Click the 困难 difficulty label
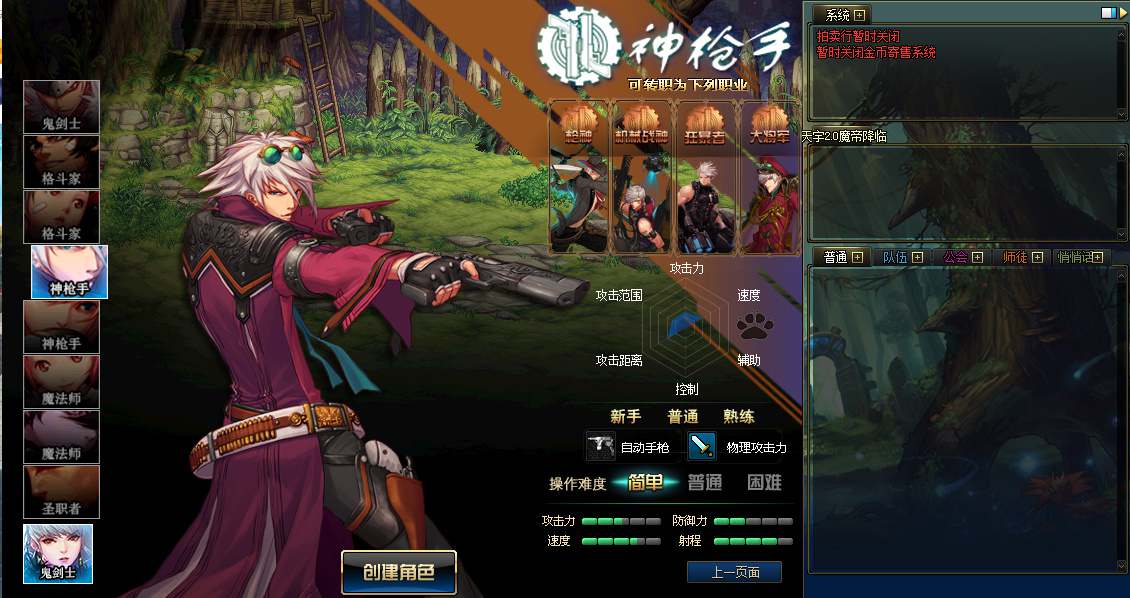Viewport: 1130px width, 598px height. tap(765, 483)
